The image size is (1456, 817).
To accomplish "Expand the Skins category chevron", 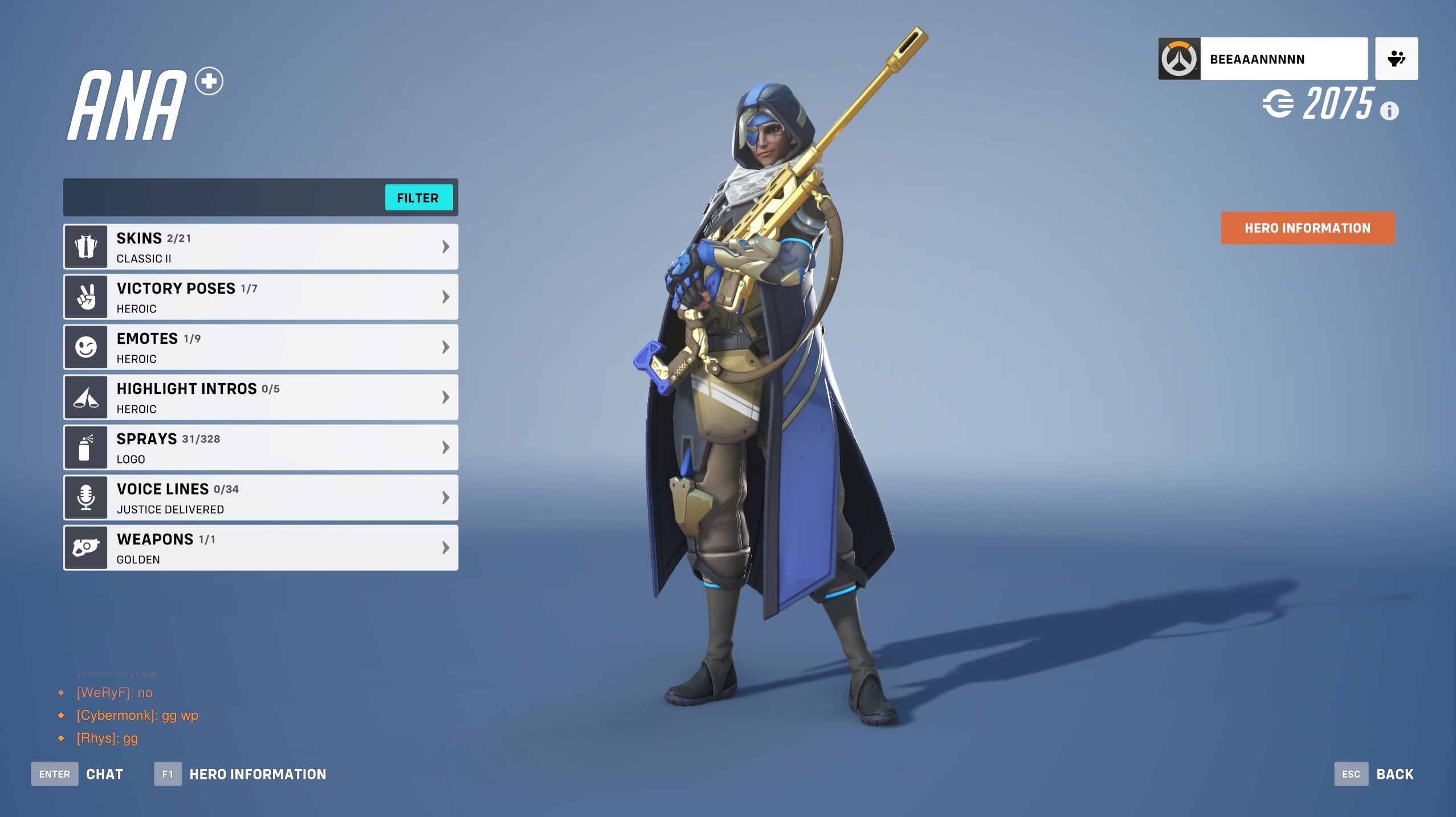I will pos(446,246).
